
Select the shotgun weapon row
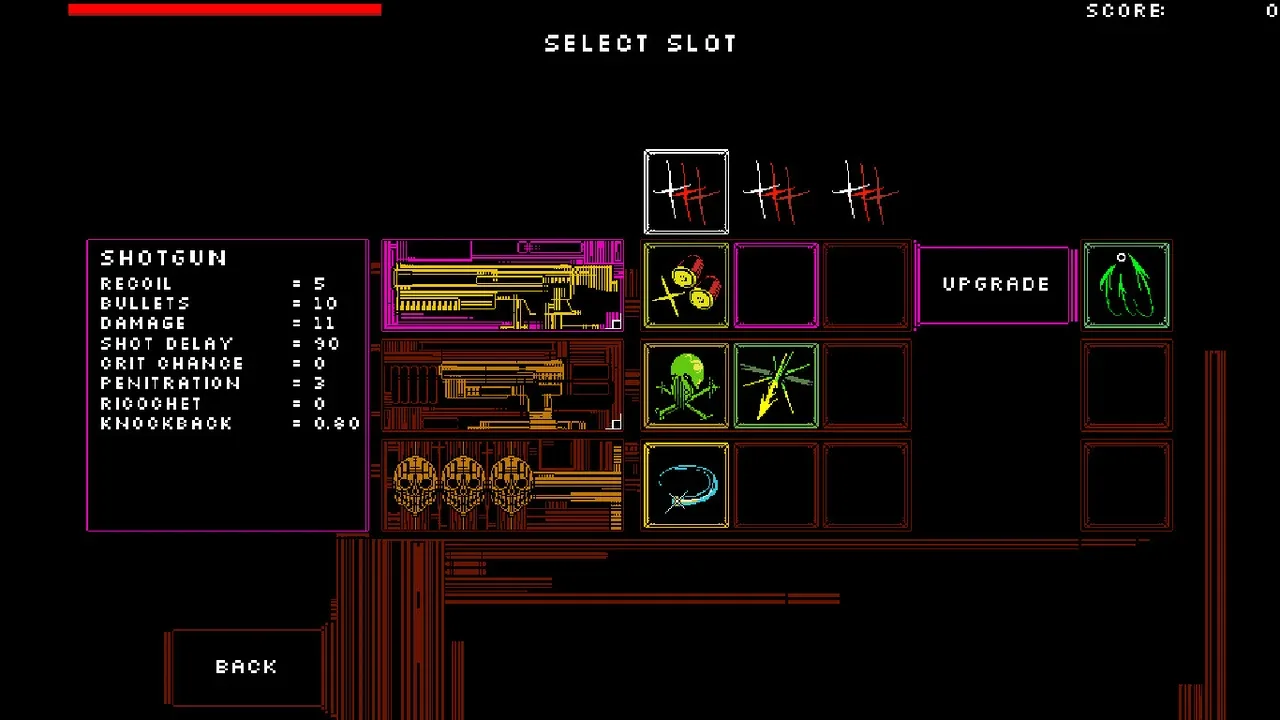502,285
